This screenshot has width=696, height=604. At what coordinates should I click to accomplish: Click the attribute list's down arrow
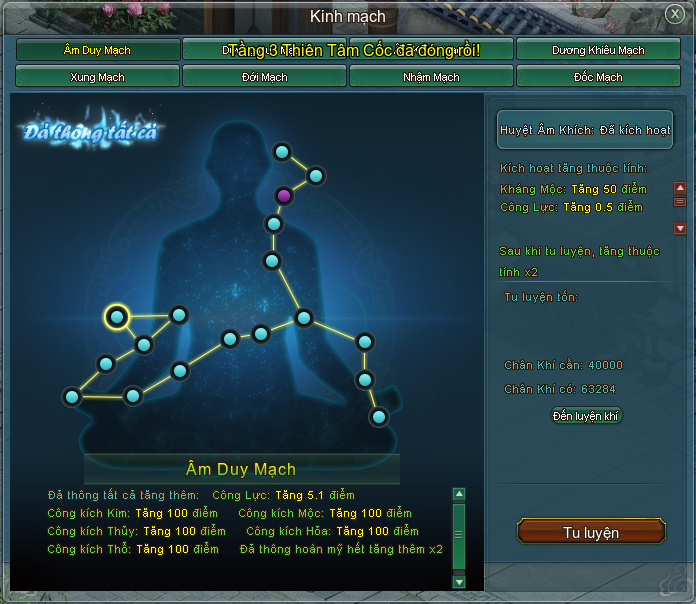click(680, 228)
